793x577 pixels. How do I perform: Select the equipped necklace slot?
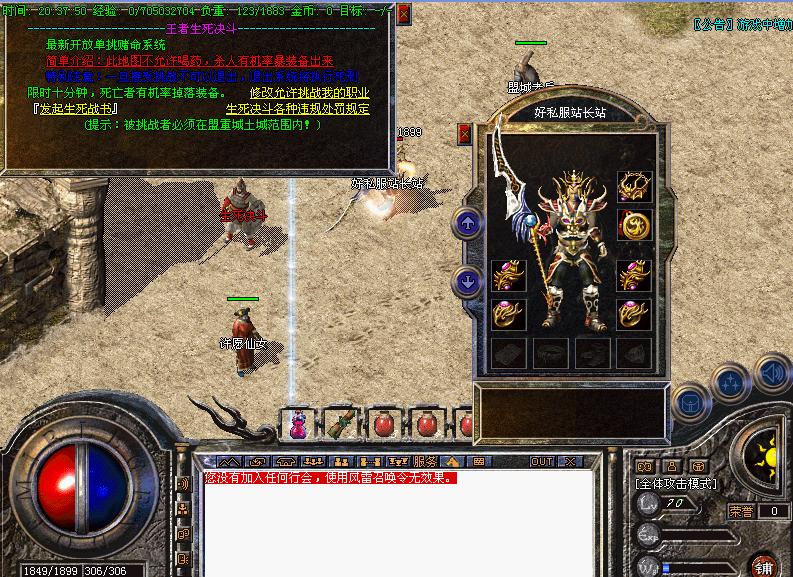(x=633, y=185)
